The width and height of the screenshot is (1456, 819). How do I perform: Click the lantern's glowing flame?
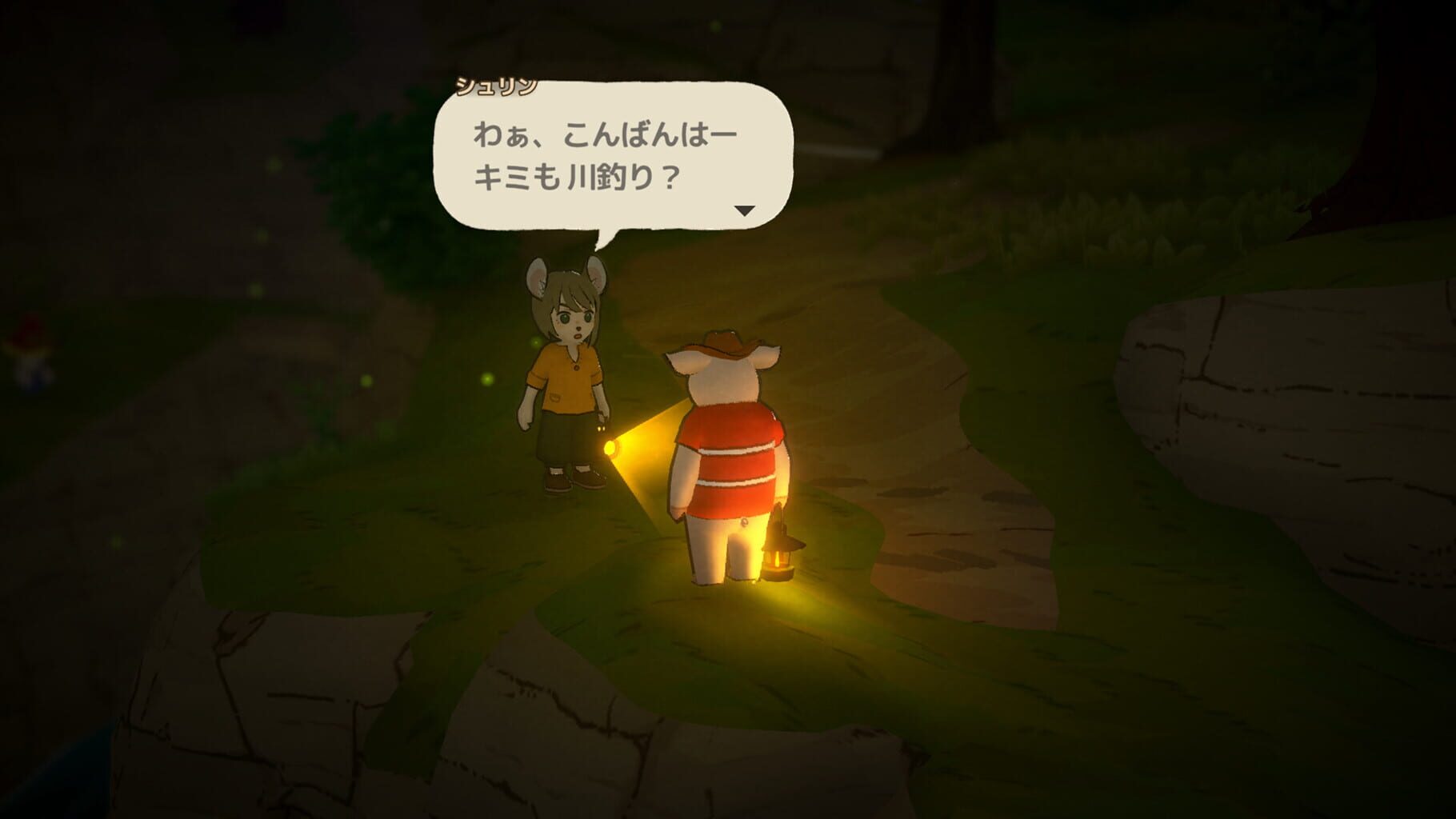click(x=778, y=560)
